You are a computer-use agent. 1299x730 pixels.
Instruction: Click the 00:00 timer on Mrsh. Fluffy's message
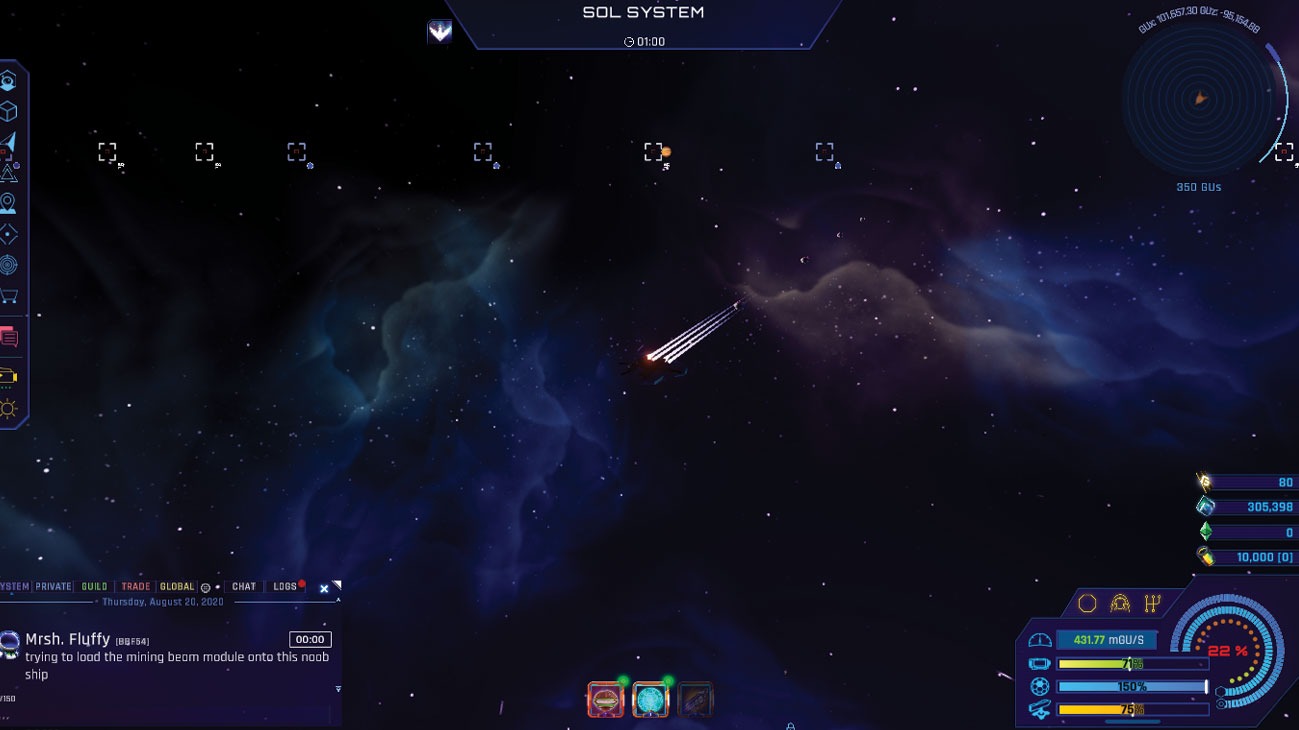click(311, 638)
